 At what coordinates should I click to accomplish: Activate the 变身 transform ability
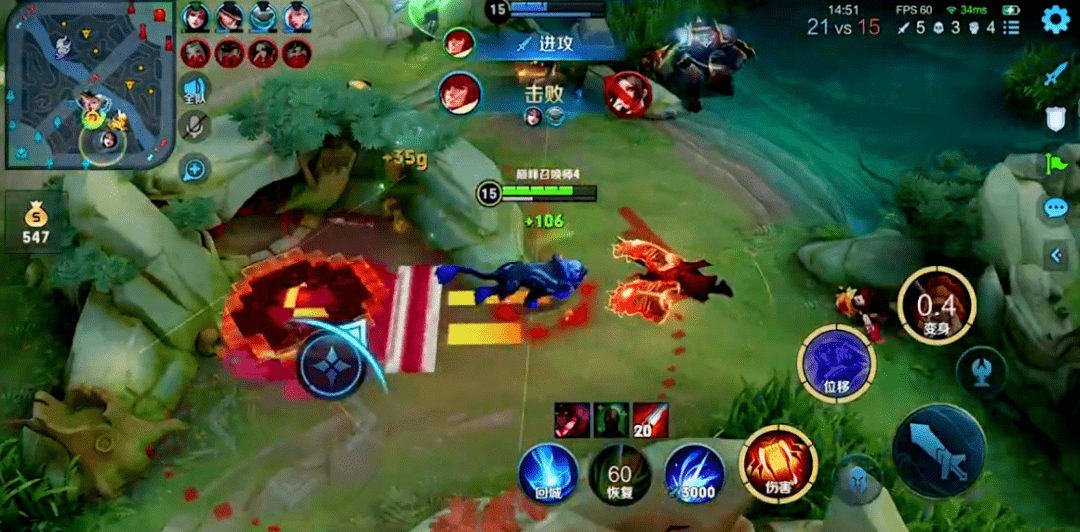[936, 306]
